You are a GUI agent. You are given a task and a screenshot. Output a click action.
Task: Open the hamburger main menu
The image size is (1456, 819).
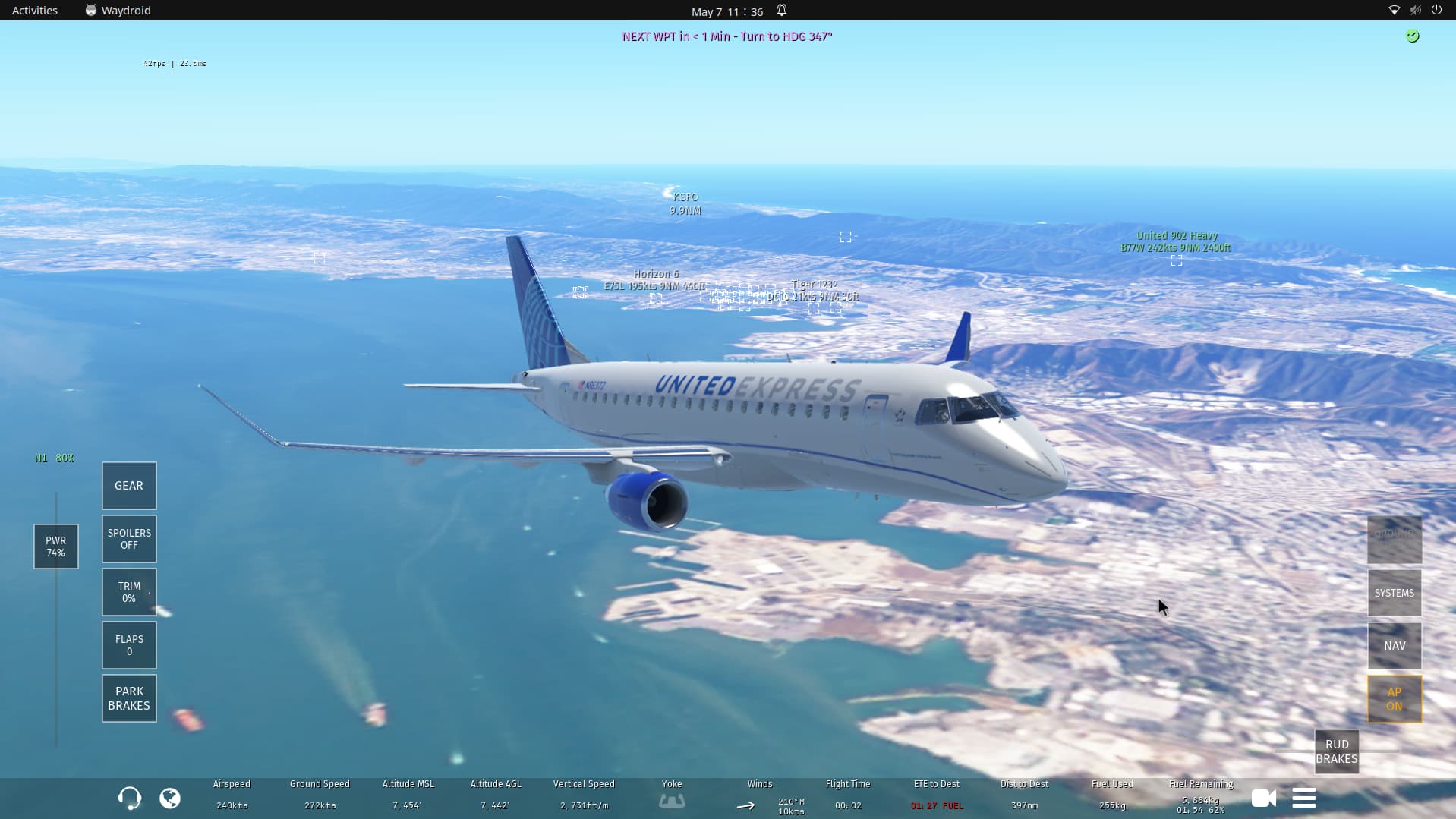click(x=1303, y=798)
